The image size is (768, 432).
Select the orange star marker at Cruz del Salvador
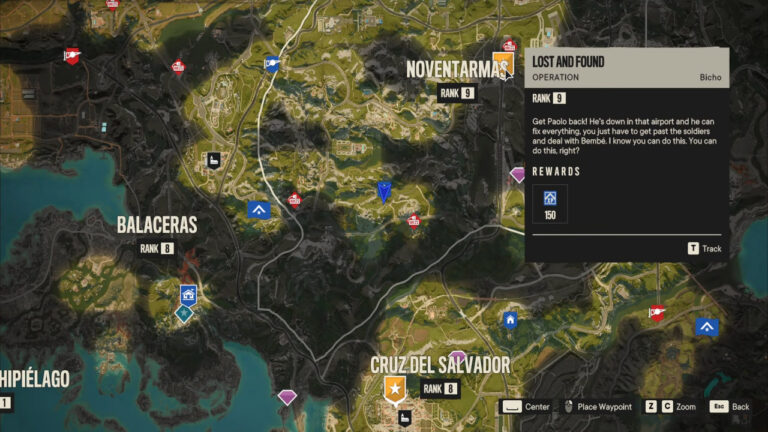395,387
